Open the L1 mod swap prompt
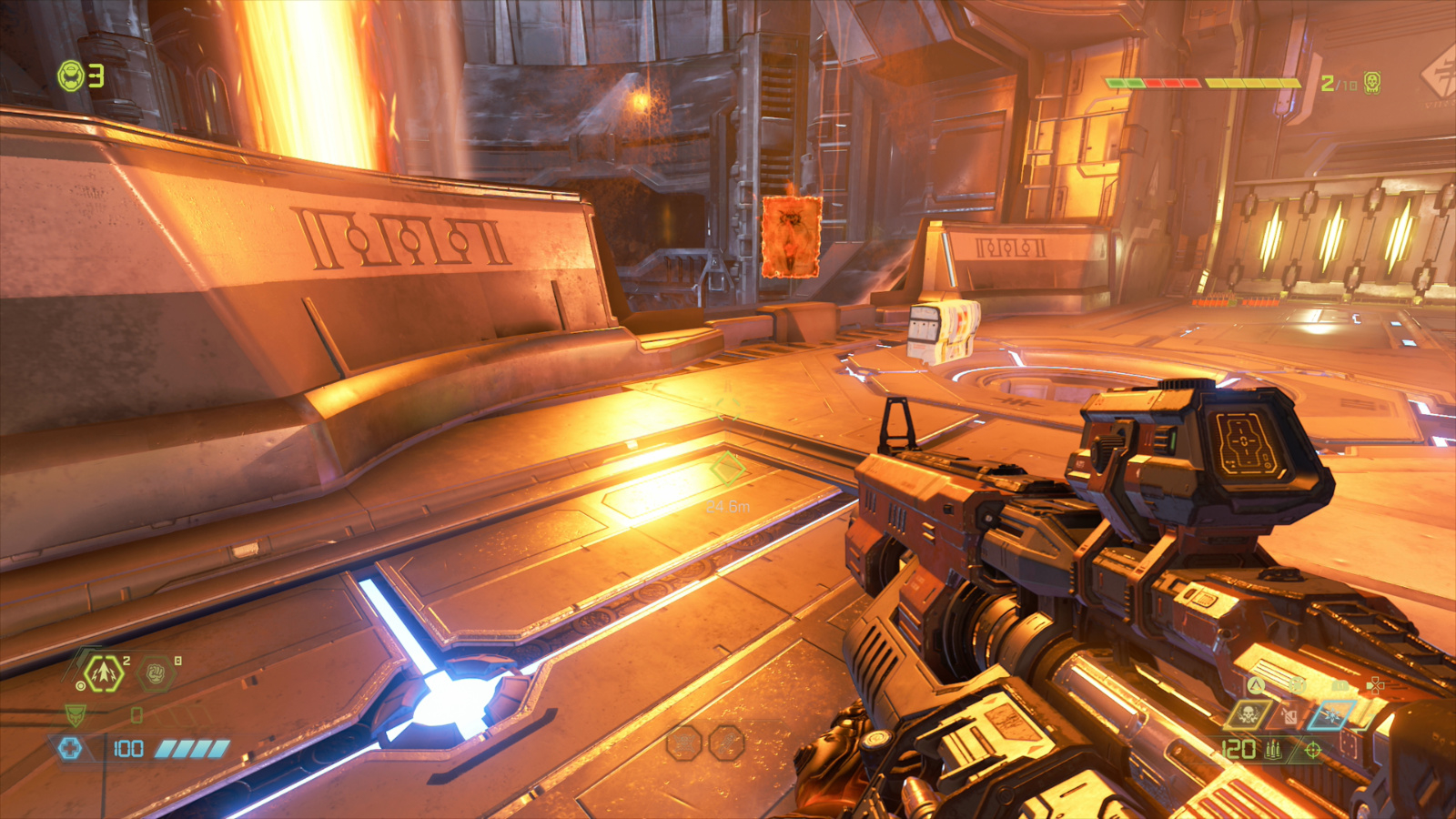Image resolution: width=1456 pixels, height=819 pixels. [x=1340, y=685]
